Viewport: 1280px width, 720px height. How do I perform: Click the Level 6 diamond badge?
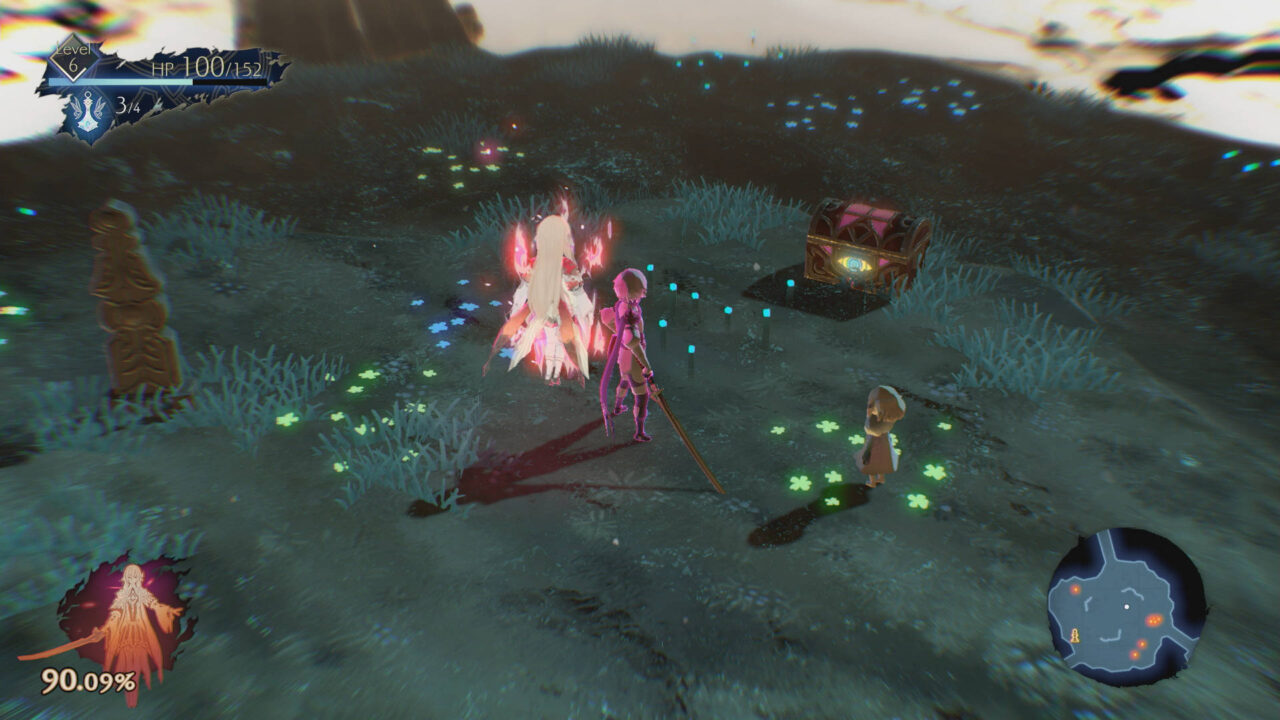(74, 59)
